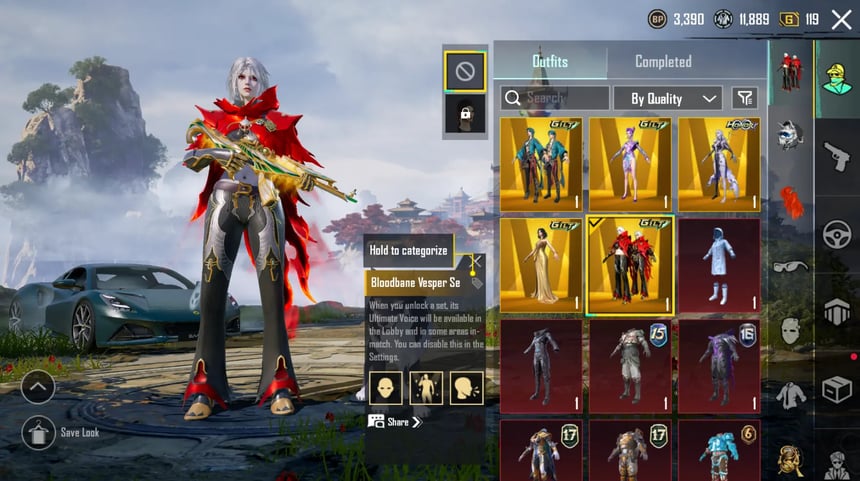Switch to the sunglasses accessory category

click(x=791, y=265)
